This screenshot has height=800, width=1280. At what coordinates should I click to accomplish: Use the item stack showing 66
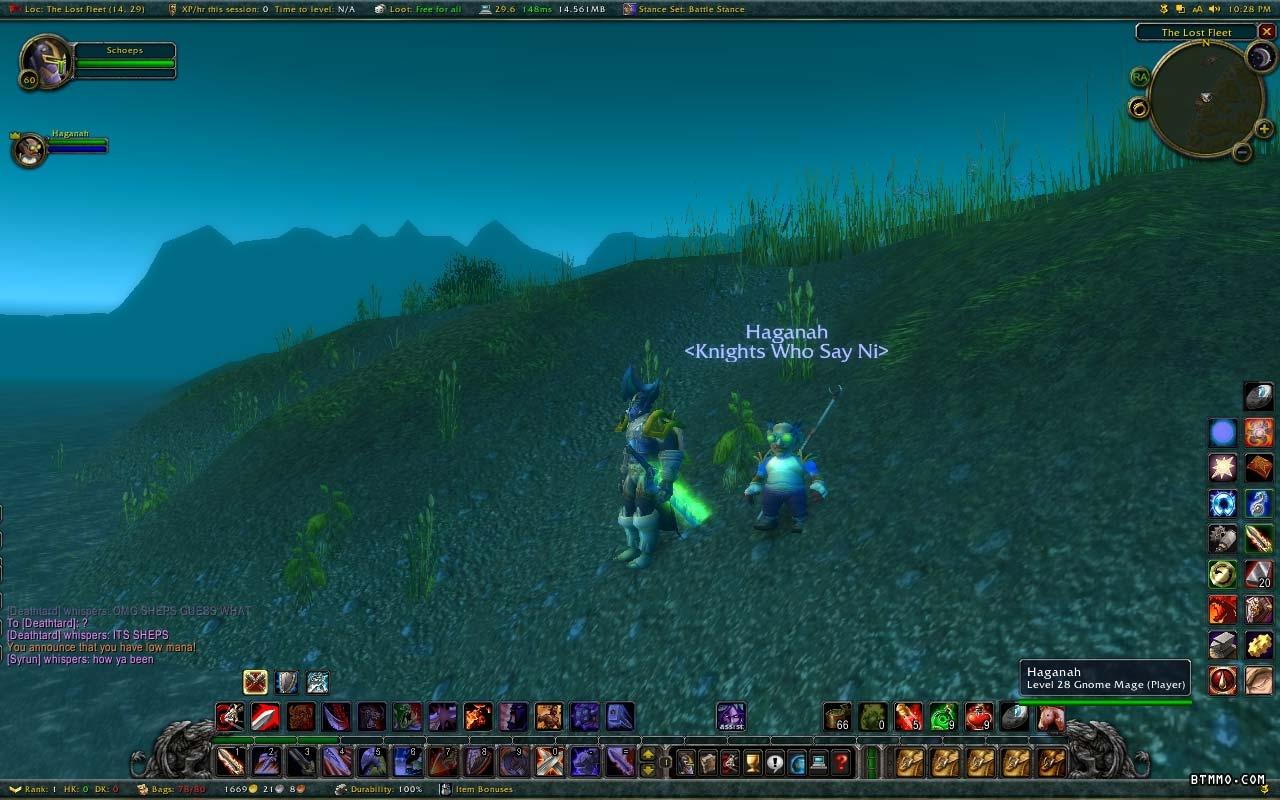(x=837, y=717)
